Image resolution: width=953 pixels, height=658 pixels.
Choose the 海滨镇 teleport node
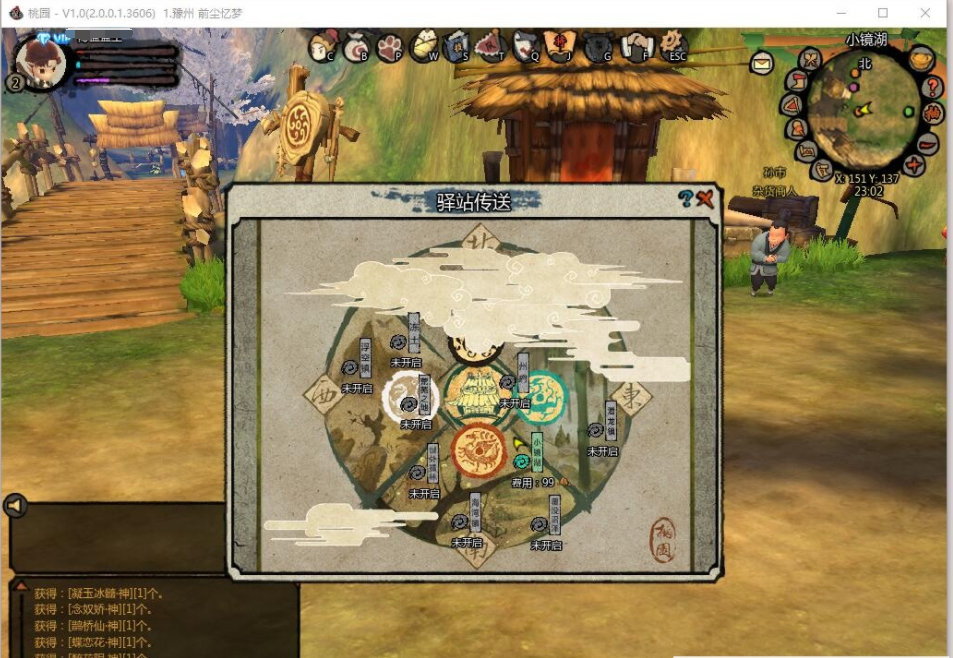click(x=459, y=522)
